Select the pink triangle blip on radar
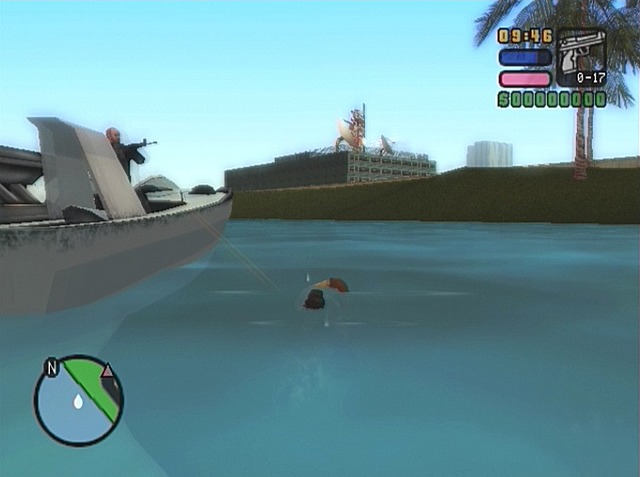 pos(107,370)
